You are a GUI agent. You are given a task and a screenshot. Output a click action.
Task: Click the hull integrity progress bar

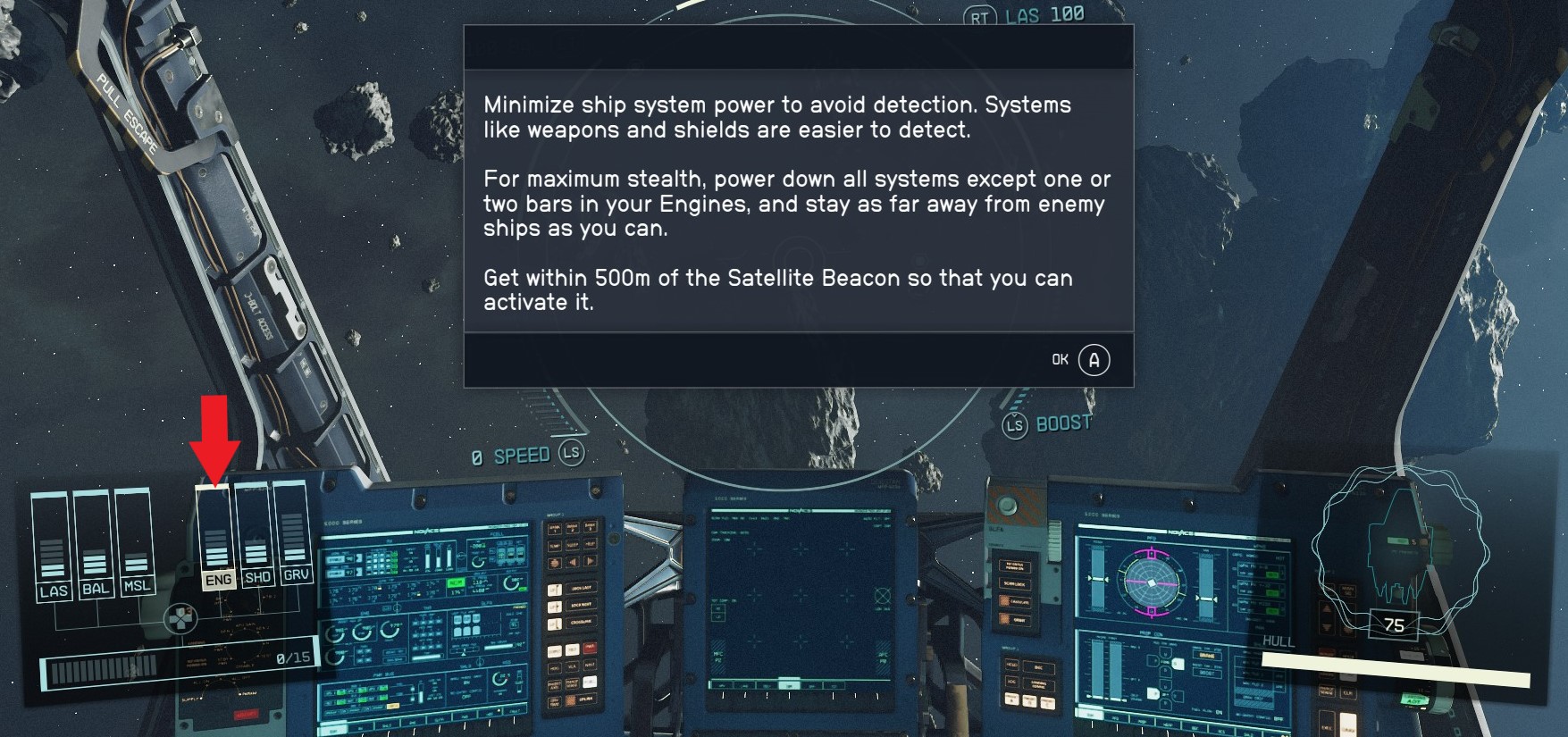click(1394, 668)
